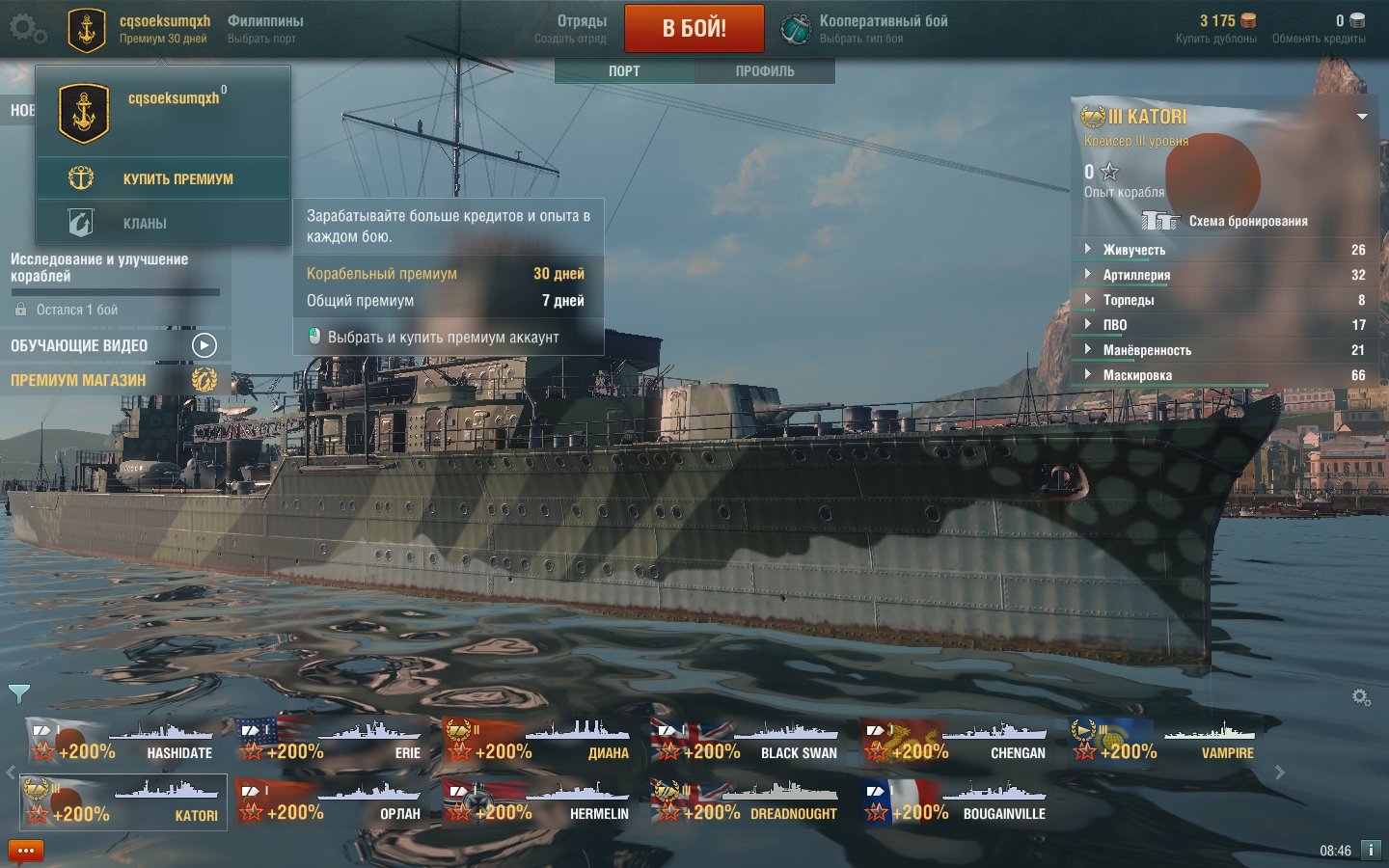
Task: Select the ПОРТ tab
Action: point(624,70)
